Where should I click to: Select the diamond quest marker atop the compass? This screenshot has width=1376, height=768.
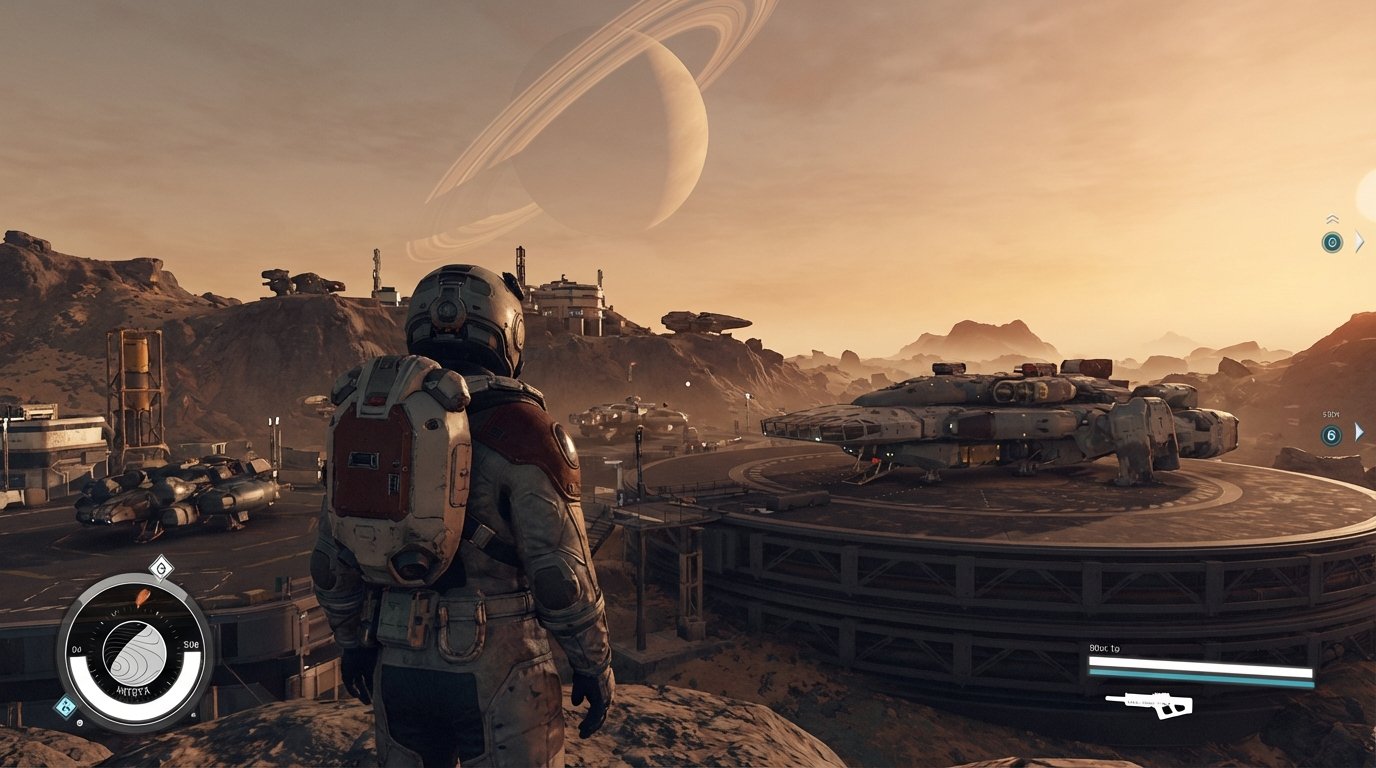[160, 566]
